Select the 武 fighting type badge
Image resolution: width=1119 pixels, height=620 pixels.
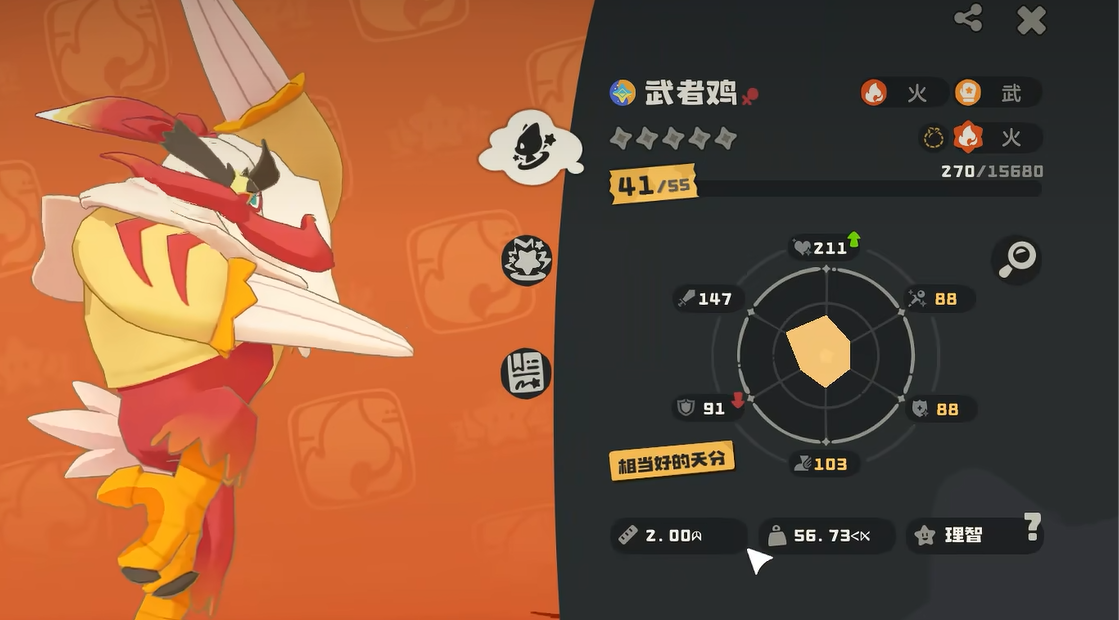pyautogui.click(x=996, y=93)
